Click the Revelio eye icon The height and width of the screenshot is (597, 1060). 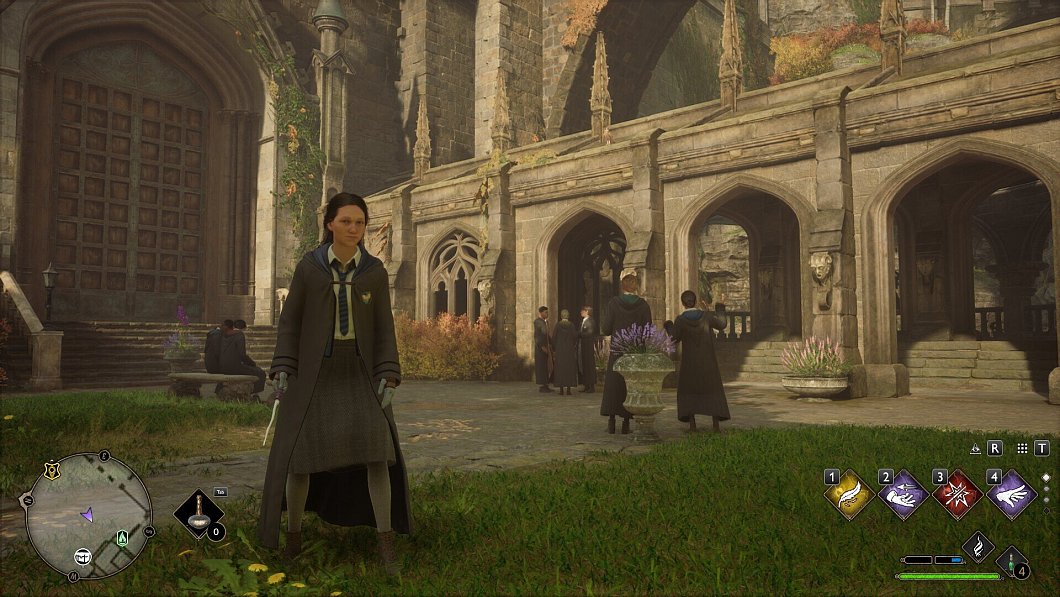pos(975,449)
